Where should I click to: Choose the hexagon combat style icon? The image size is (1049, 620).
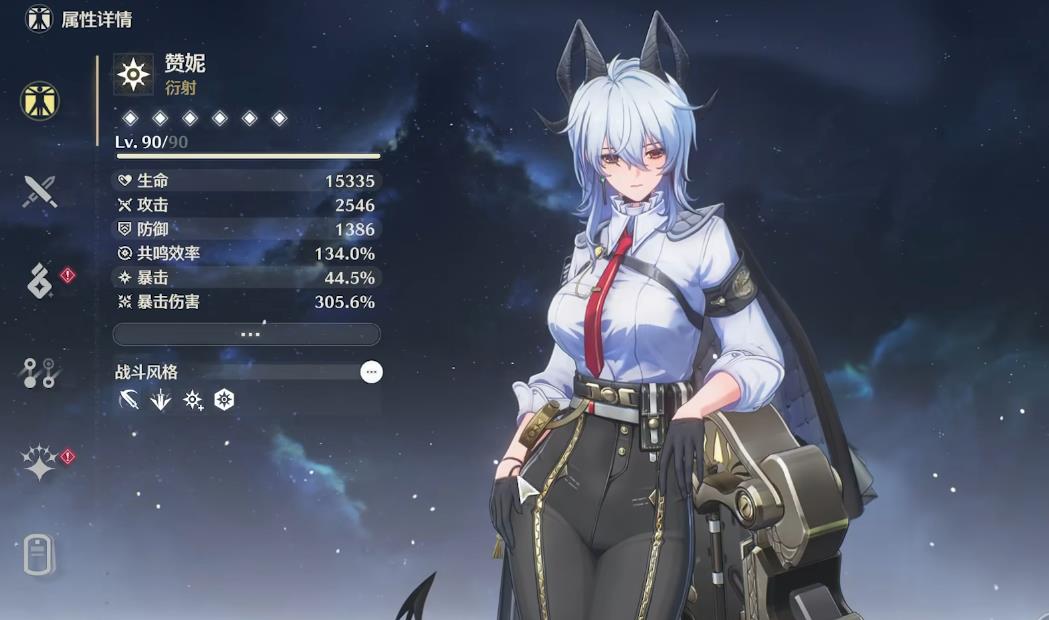pyautogui.click(x=224, y=401)
